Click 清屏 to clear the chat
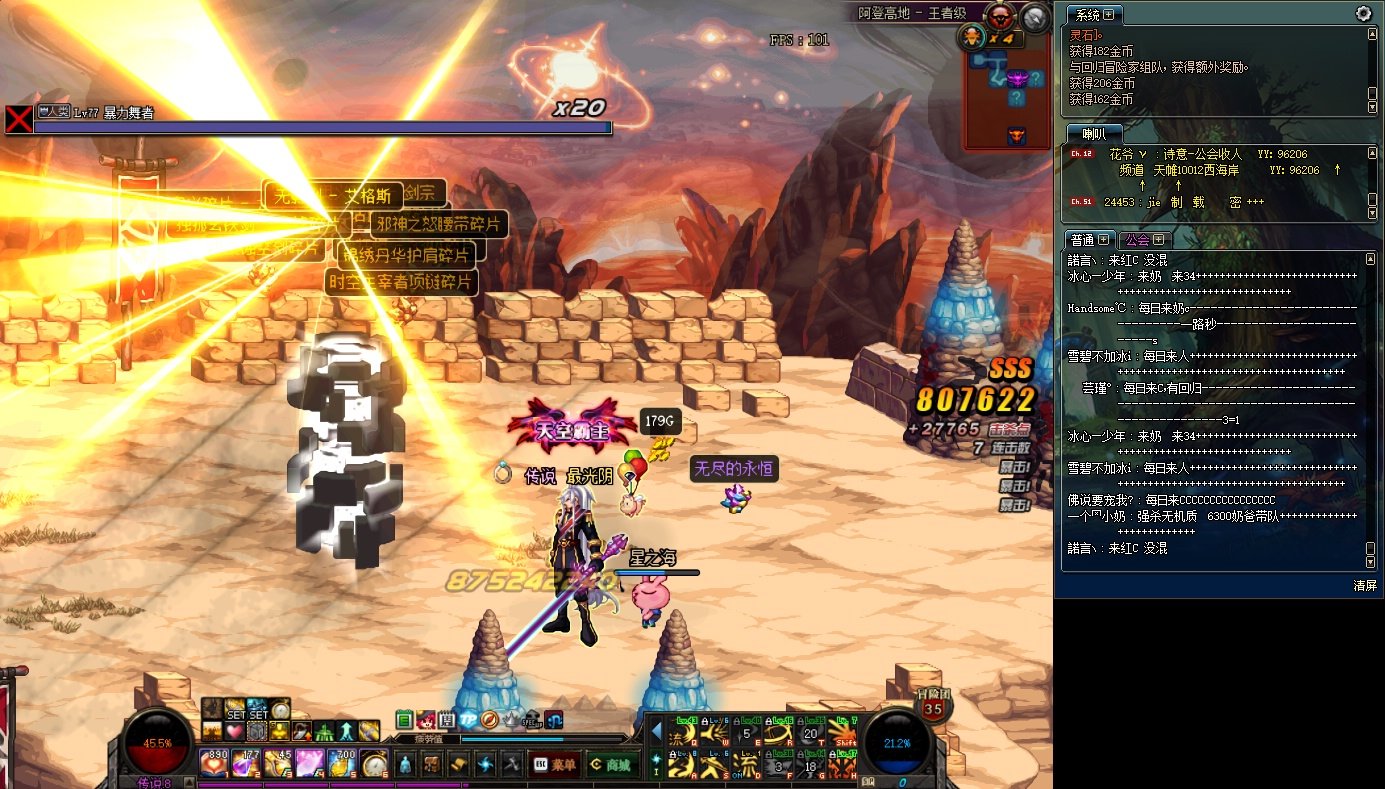 click(1365, 585)
